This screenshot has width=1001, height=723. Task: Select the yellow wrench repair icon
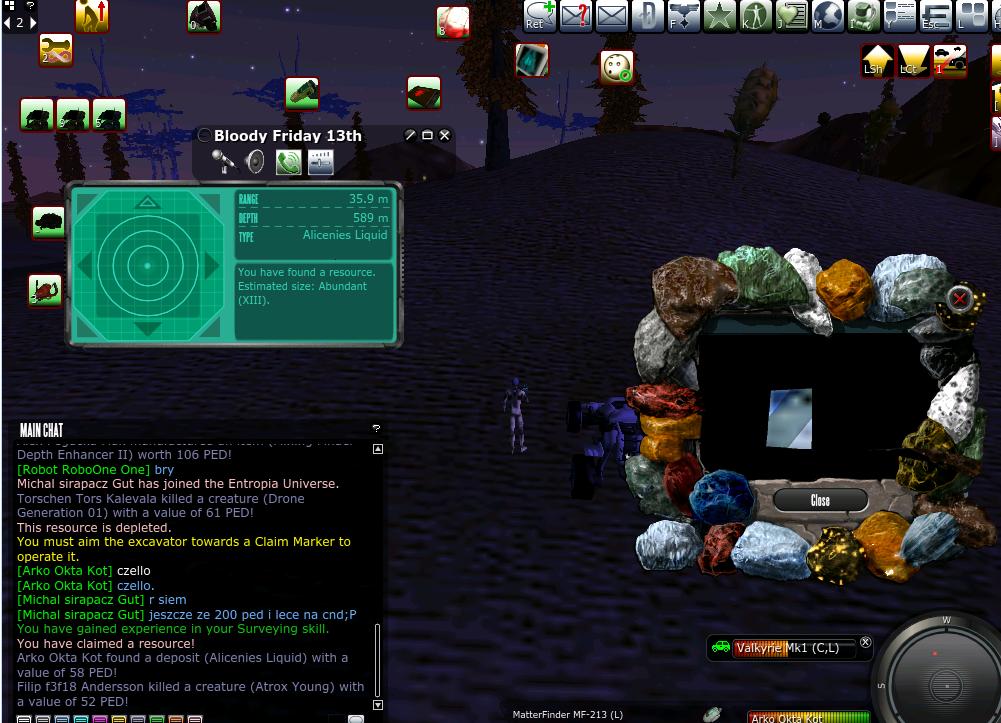pos(56,50)
